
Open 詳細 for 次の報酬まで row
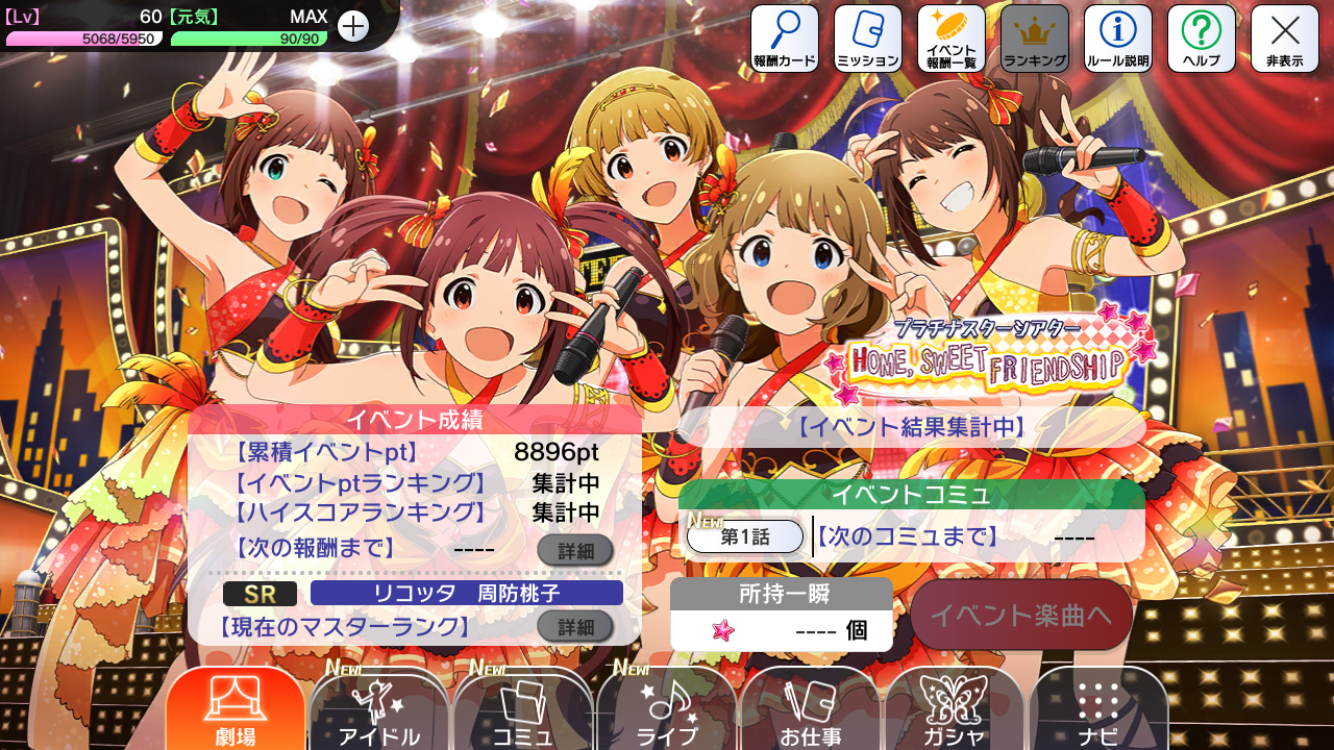click(x=575, y=550)
